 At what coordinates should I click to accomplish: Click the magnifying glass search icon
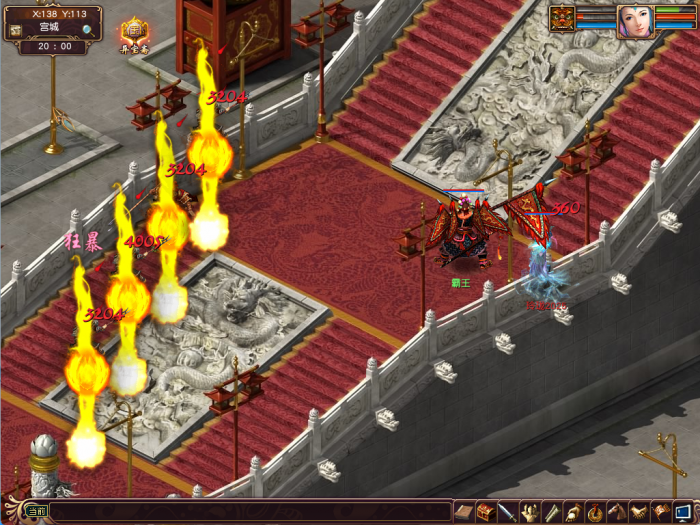[x=88, y=30]
